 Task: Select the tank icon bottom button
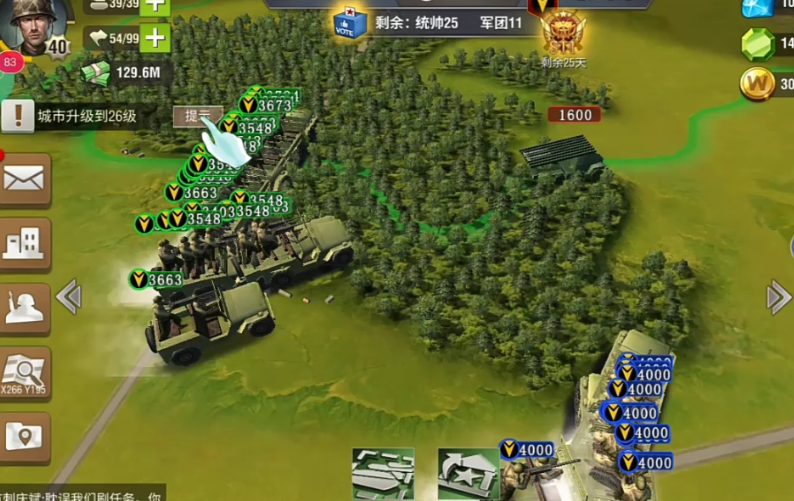pos(468,473)
